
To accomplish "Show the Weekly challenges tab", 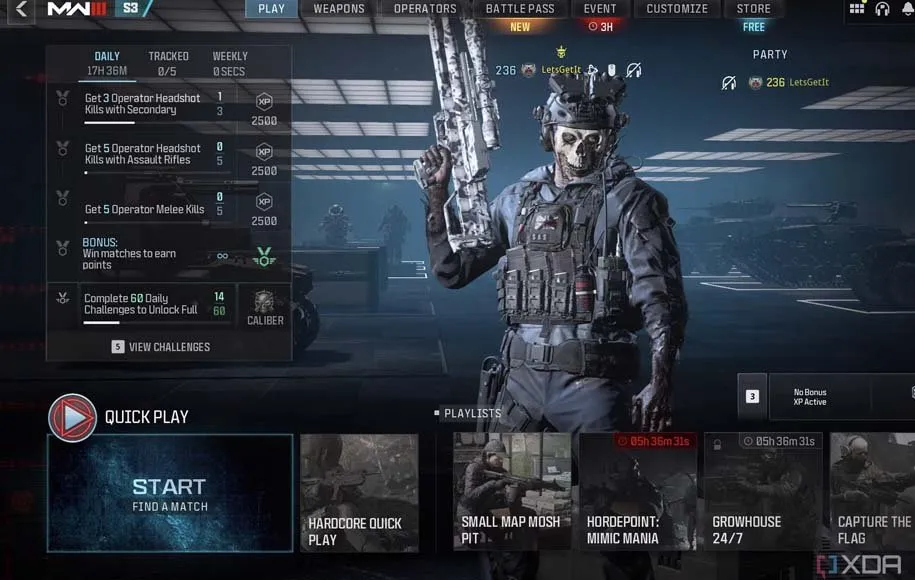I will pos(230,63).
